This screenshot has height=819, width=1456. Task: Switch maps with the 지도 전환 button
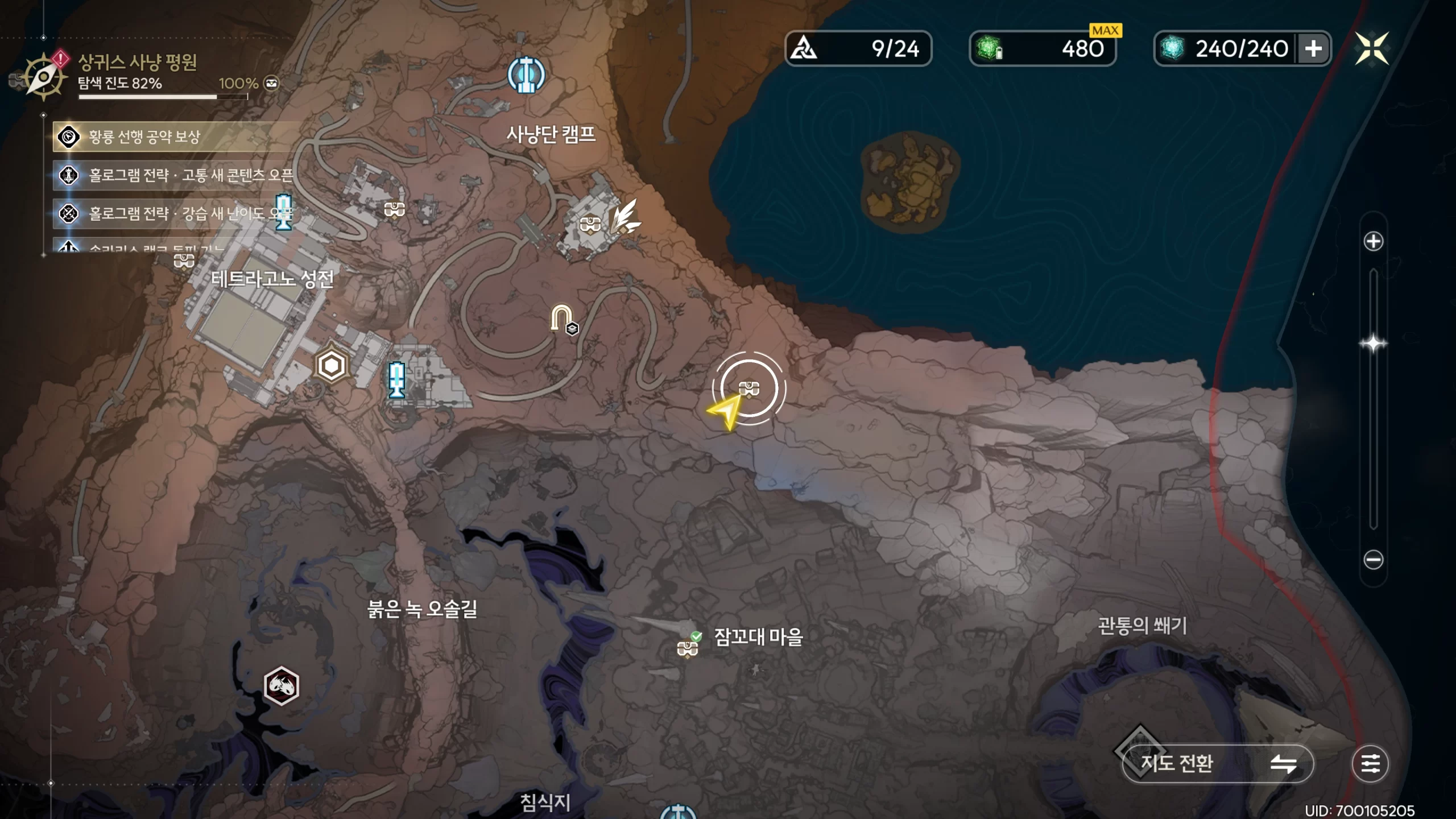(x=1217, y=763)
